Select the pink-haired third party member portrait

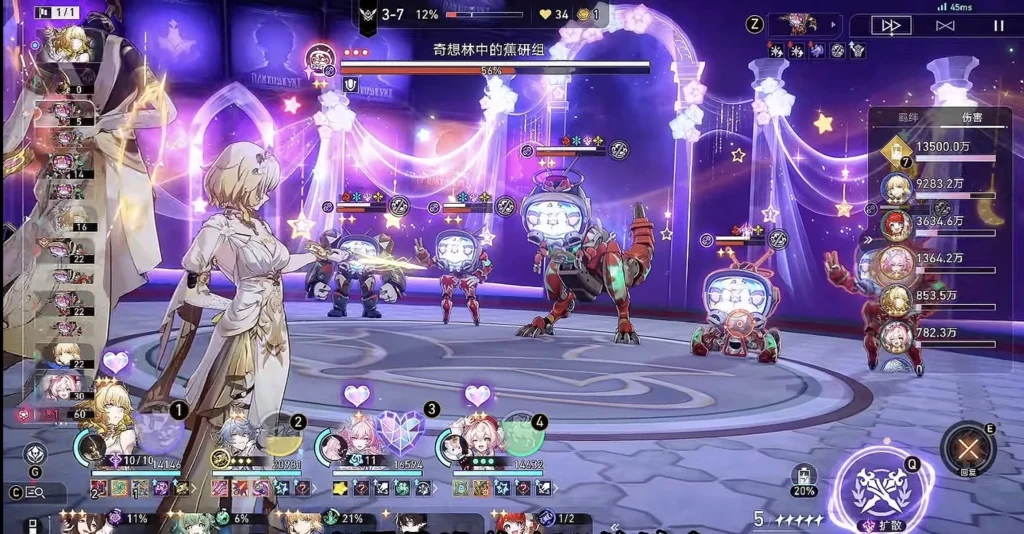pyautogui.click(x=345, y=441)
